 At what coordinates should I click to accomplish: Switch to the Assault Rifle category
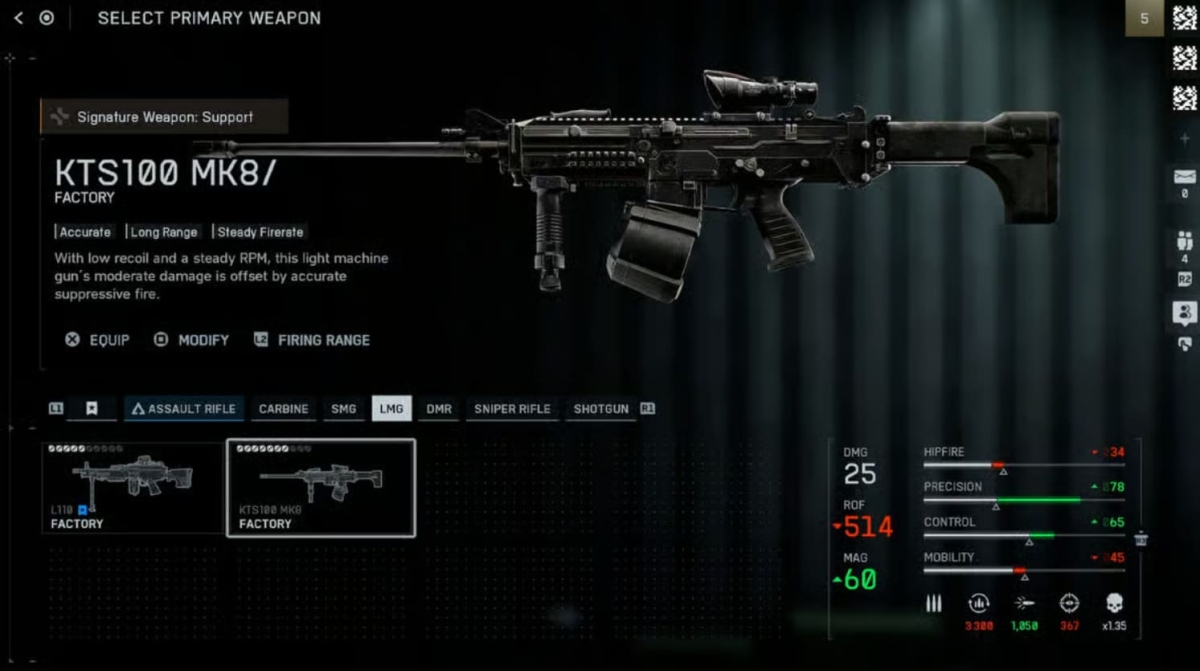click(184, 409)
